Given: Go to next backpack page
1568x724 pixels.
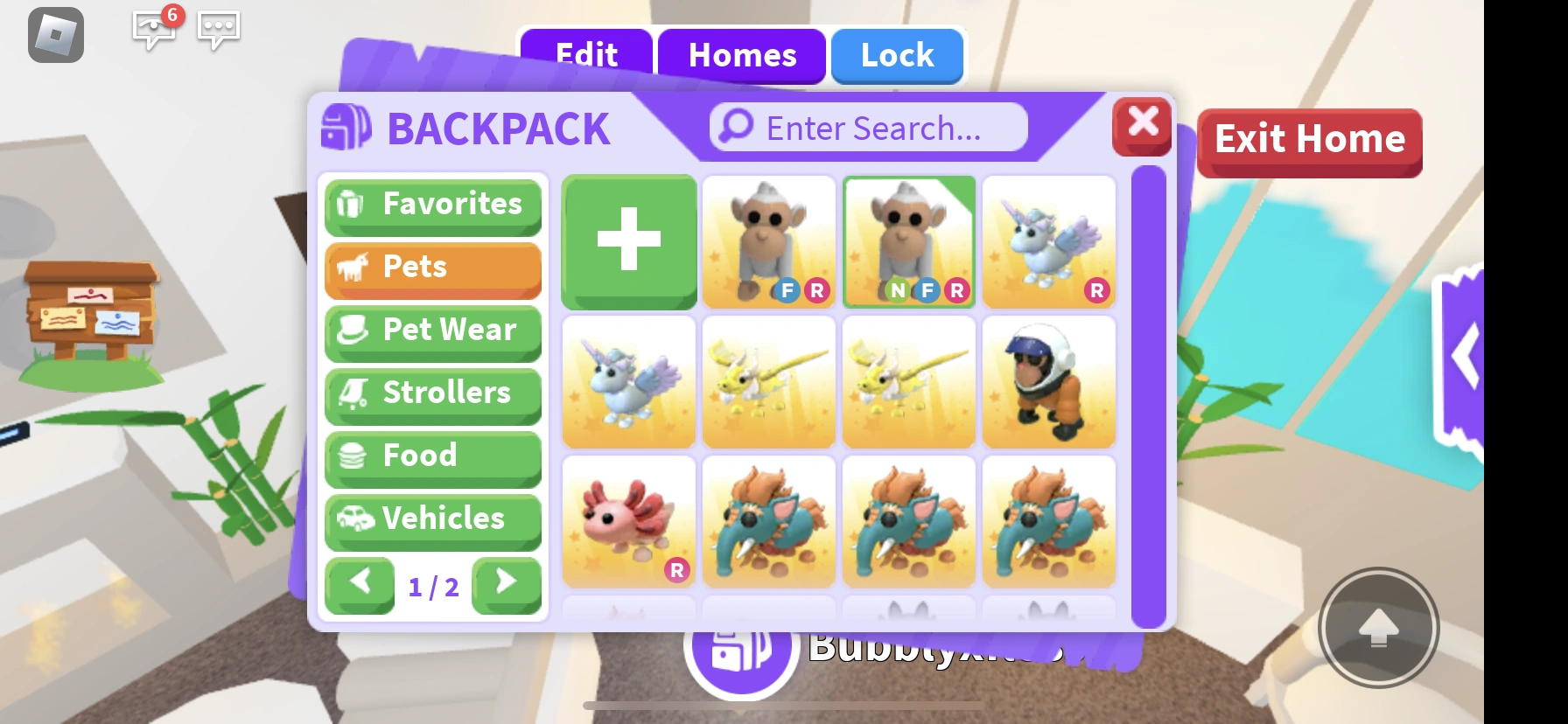Looking at the screenshot, I should 506,586.
